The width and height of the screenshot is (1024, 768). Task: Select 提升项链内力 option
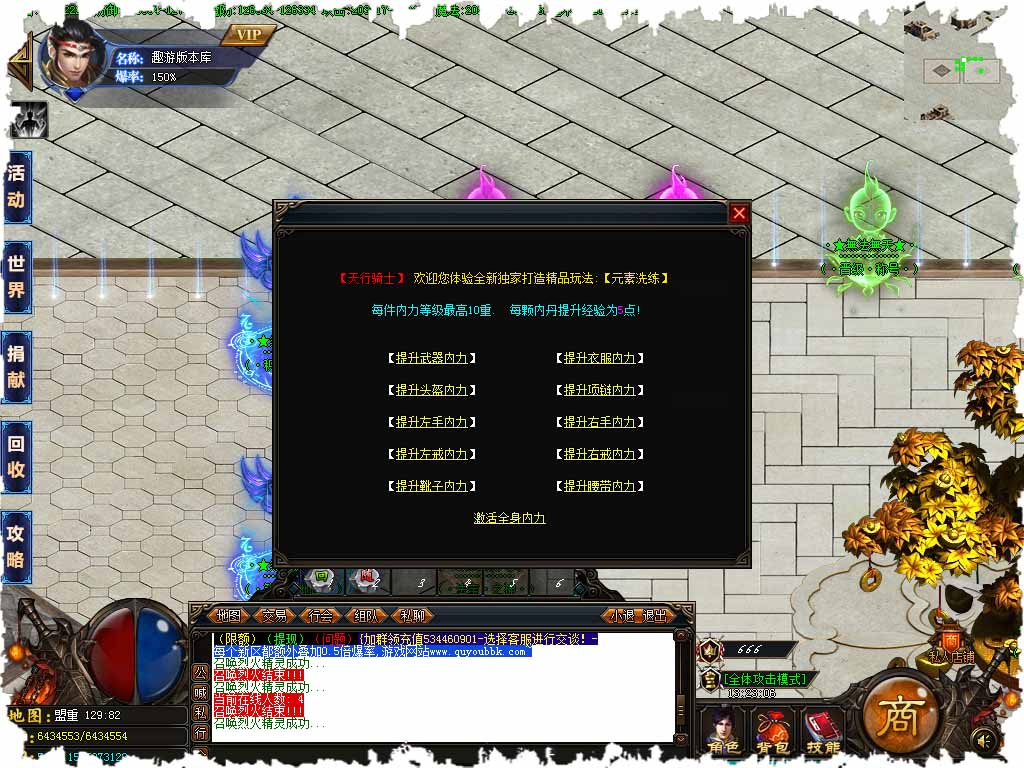[x=599, y=390]
